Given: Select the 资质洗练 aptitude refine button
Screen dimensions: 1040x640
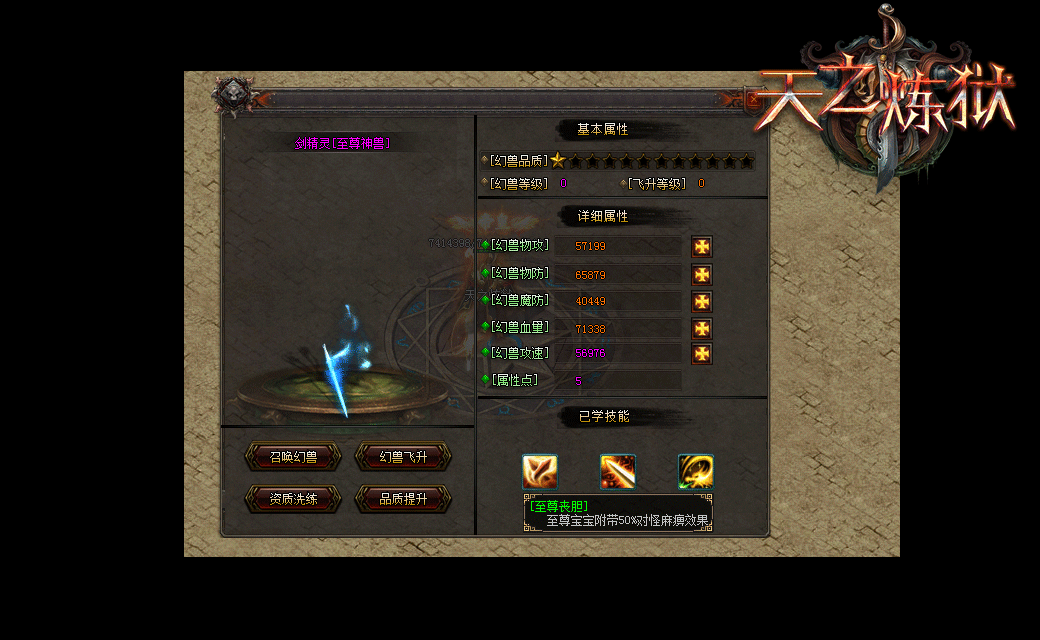Looking at the screenshot, I should [293, 499].
